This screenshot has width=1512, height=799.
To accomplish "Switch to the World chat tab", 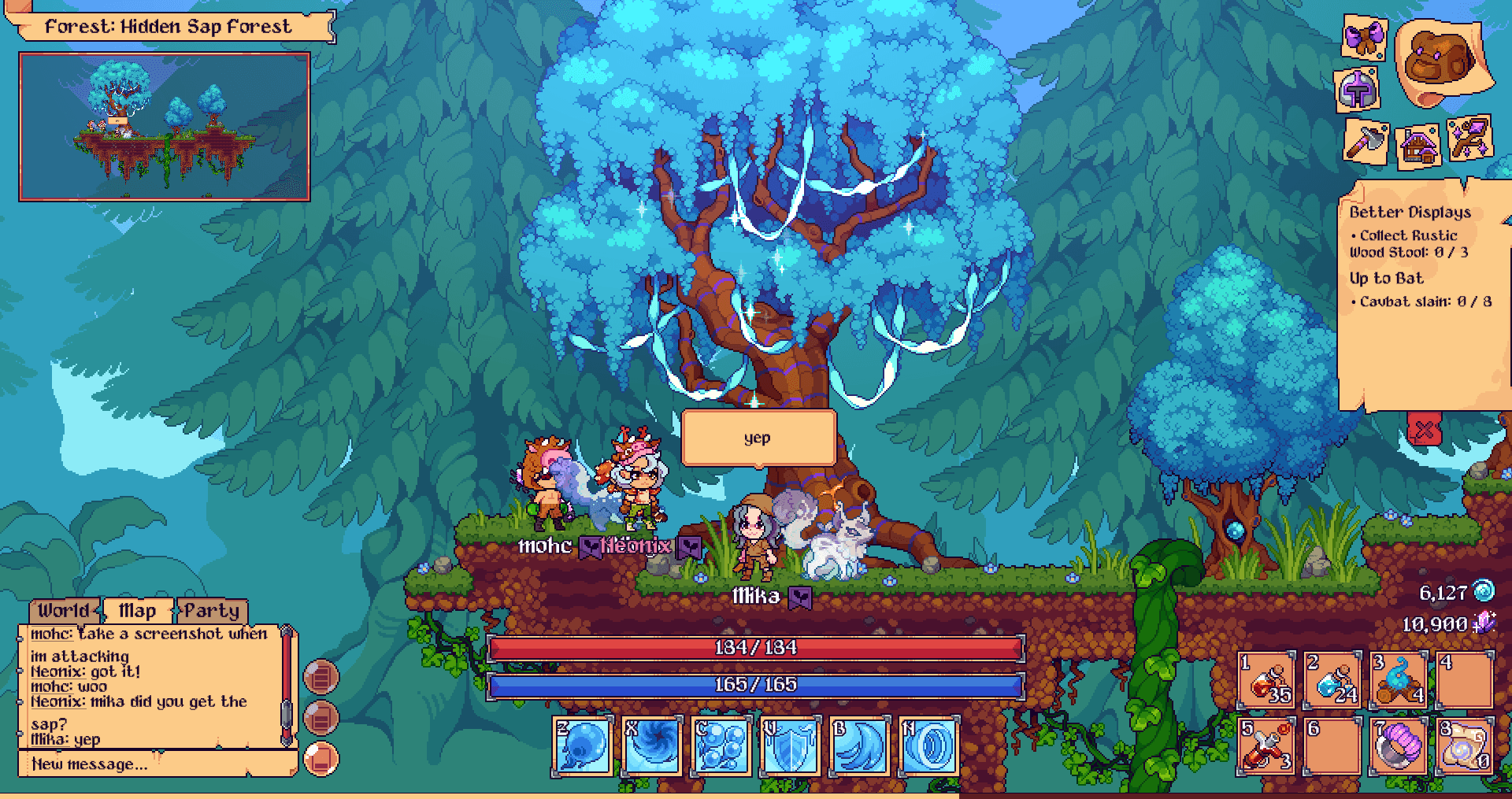I will pyautogui.click(x=63, y=611).
